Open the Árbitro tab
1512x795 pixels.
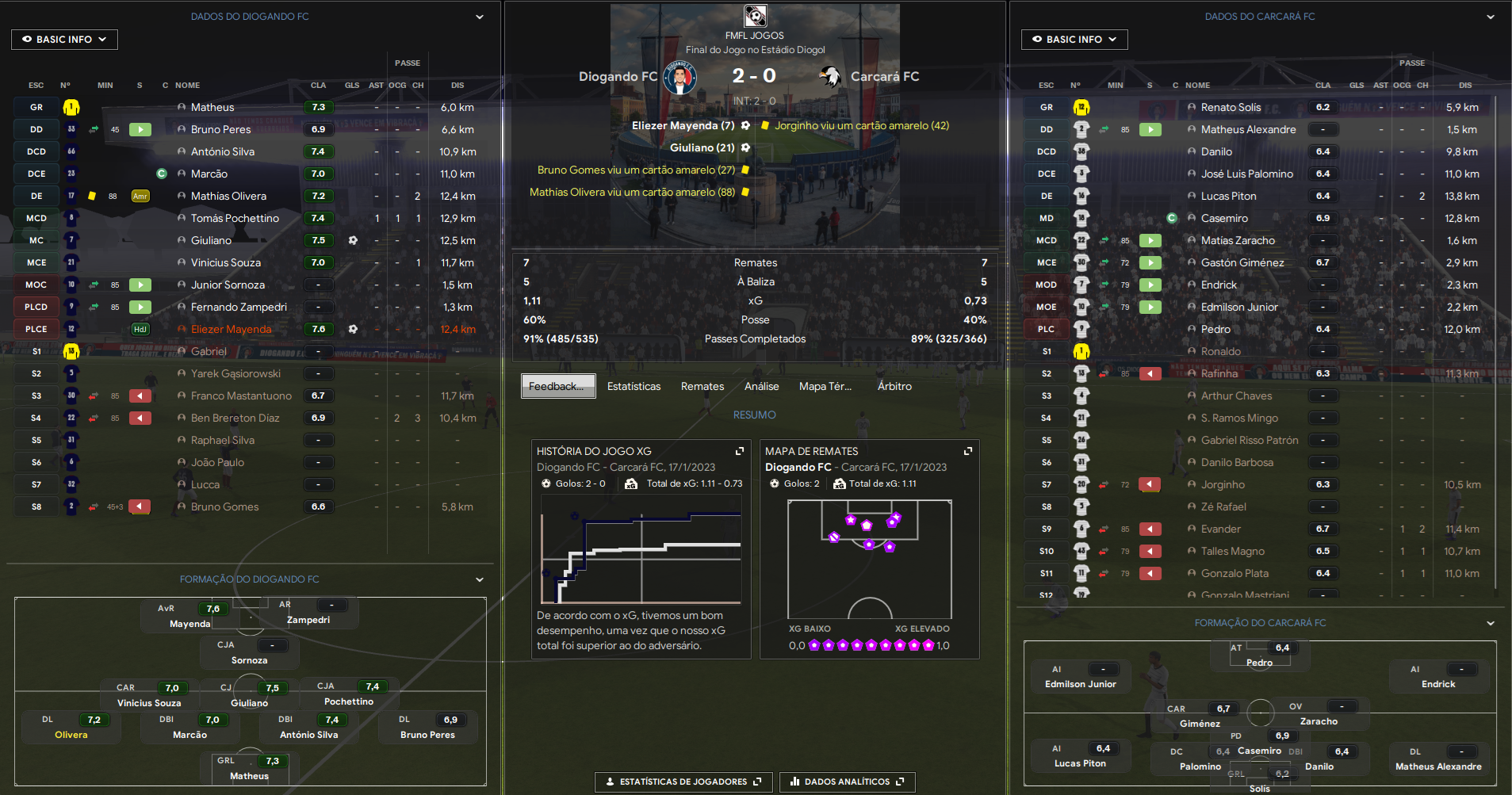(894, 386)
